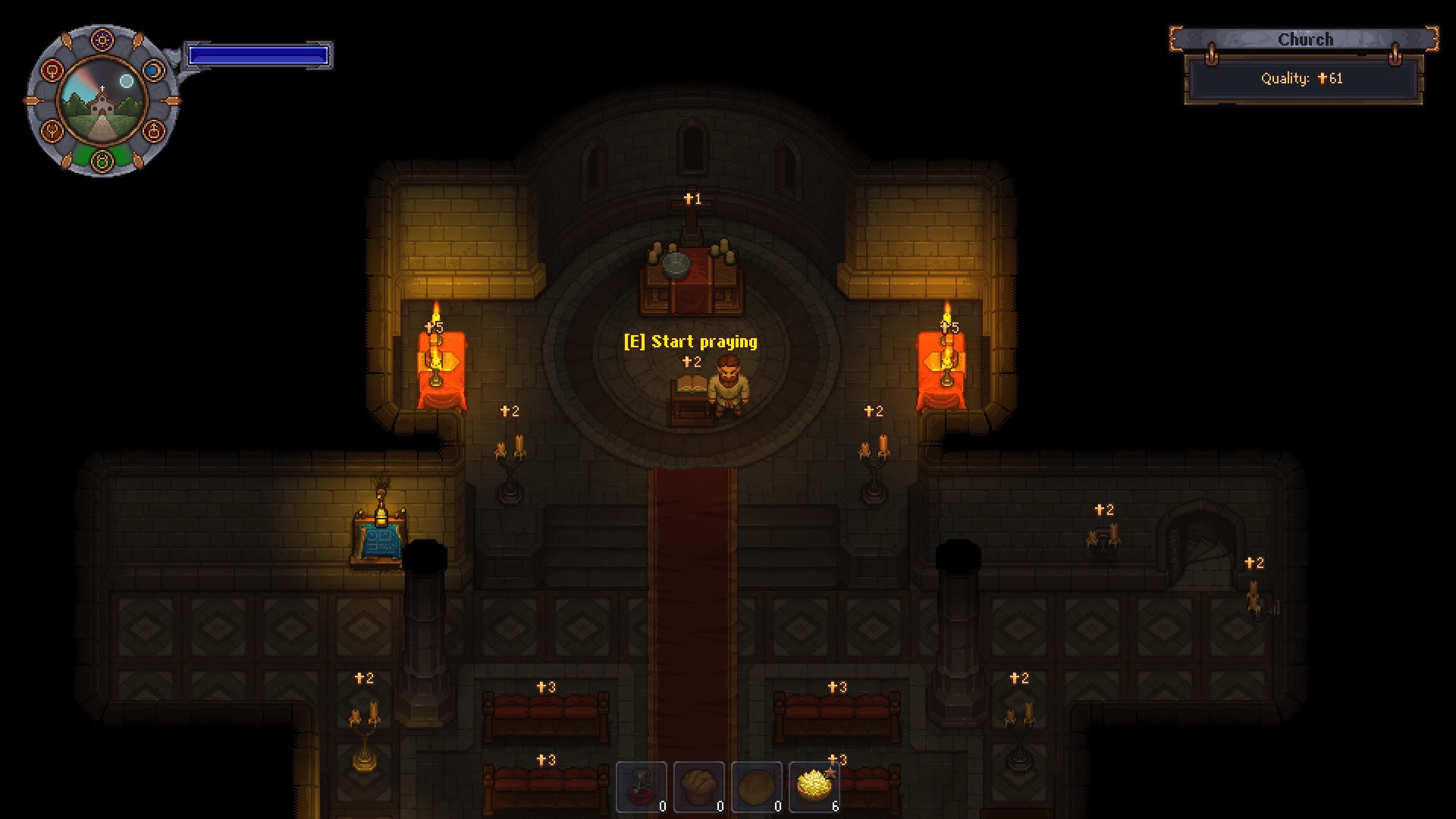Select the round bread loaf slot

click(756, 786)
